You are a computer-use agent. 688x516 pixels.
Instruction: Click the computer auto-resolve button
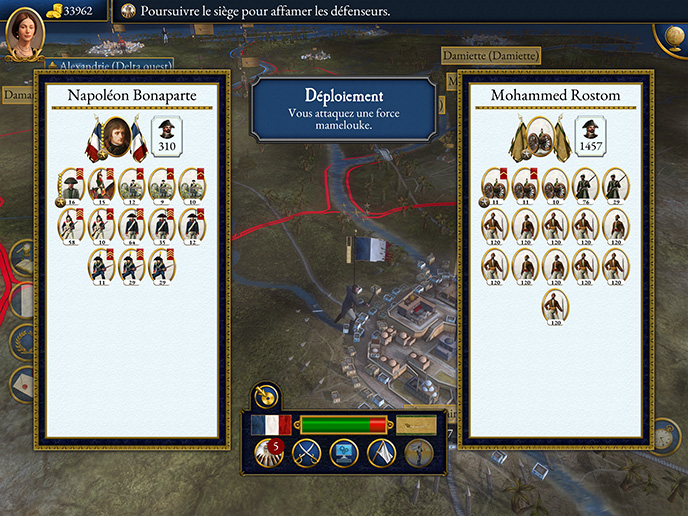342,452
